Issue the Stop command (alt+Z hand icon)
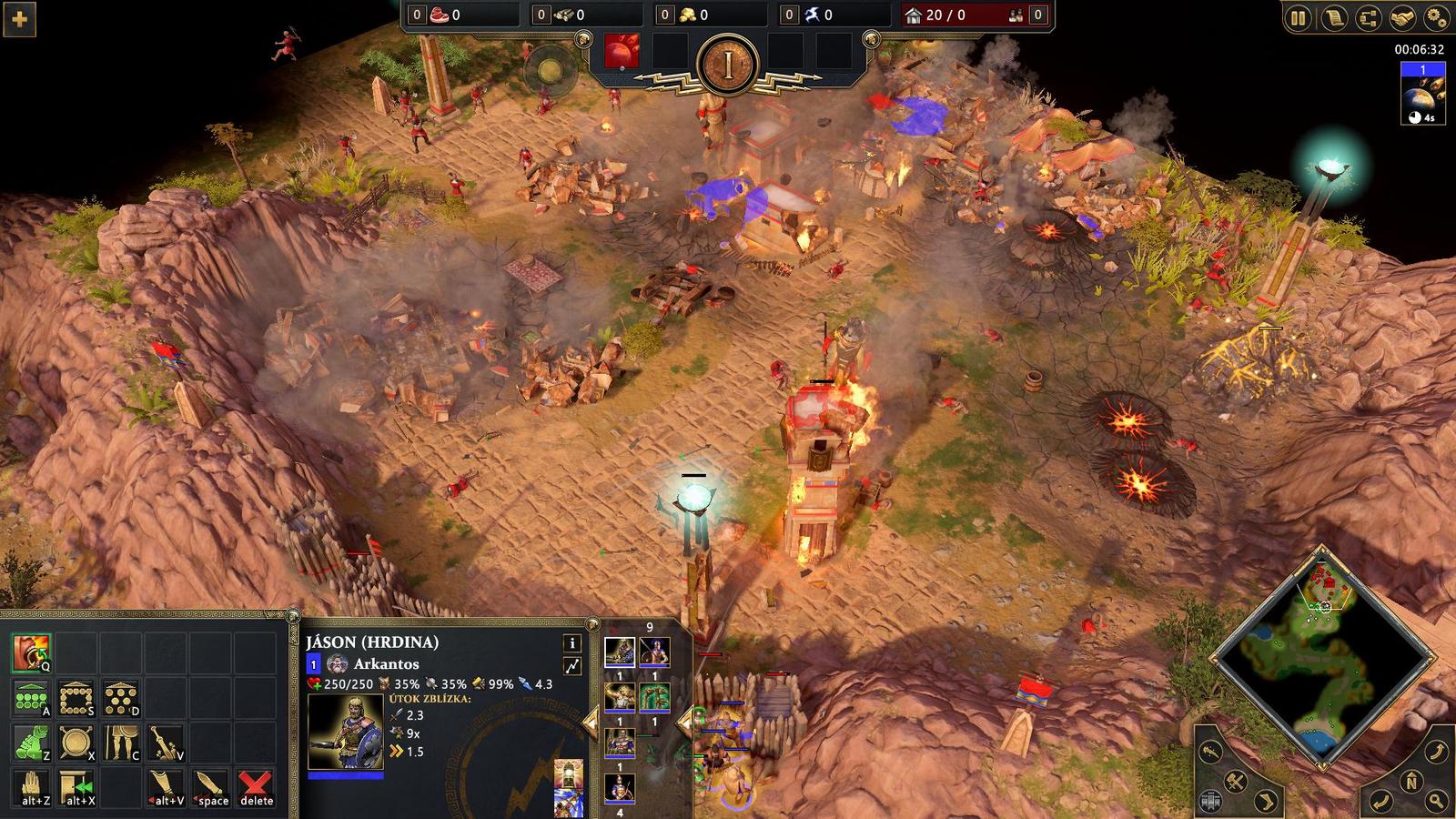Screen dimensions: 1456x819 coord(32,787)
